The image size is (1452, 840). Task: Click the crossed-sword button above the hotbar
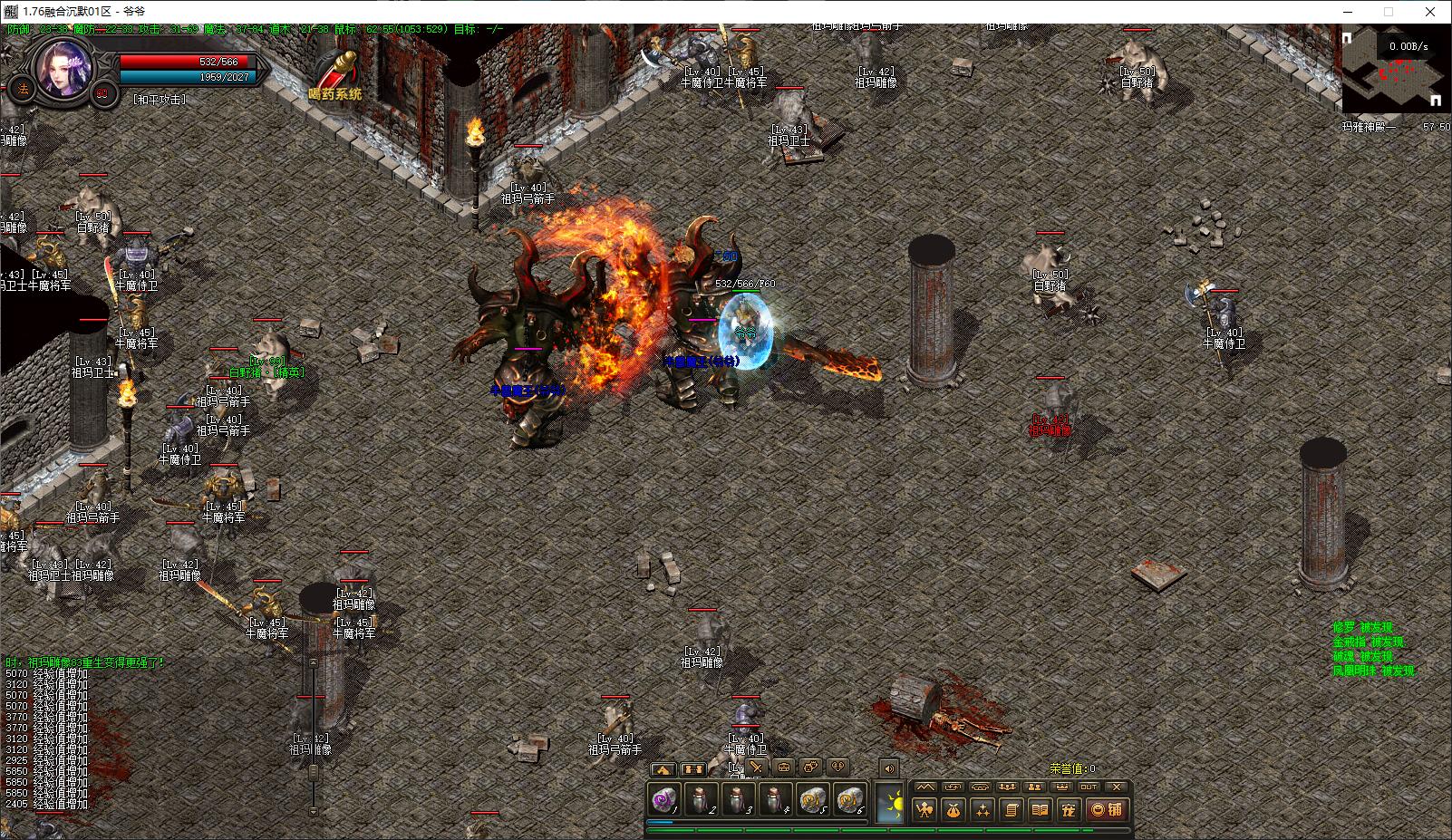[x=755, y=768]
